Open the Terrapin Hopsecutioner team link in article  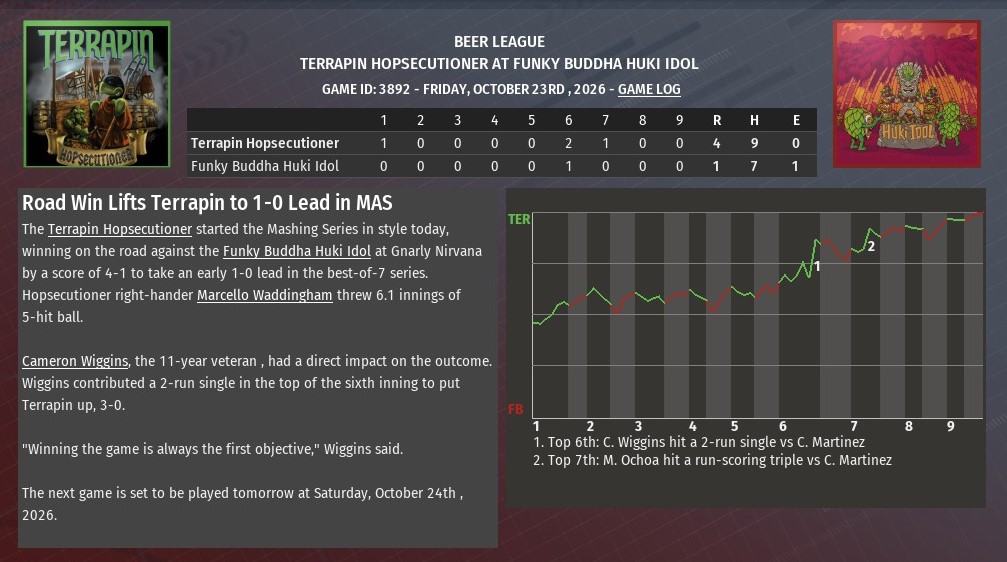click(120, 230)
